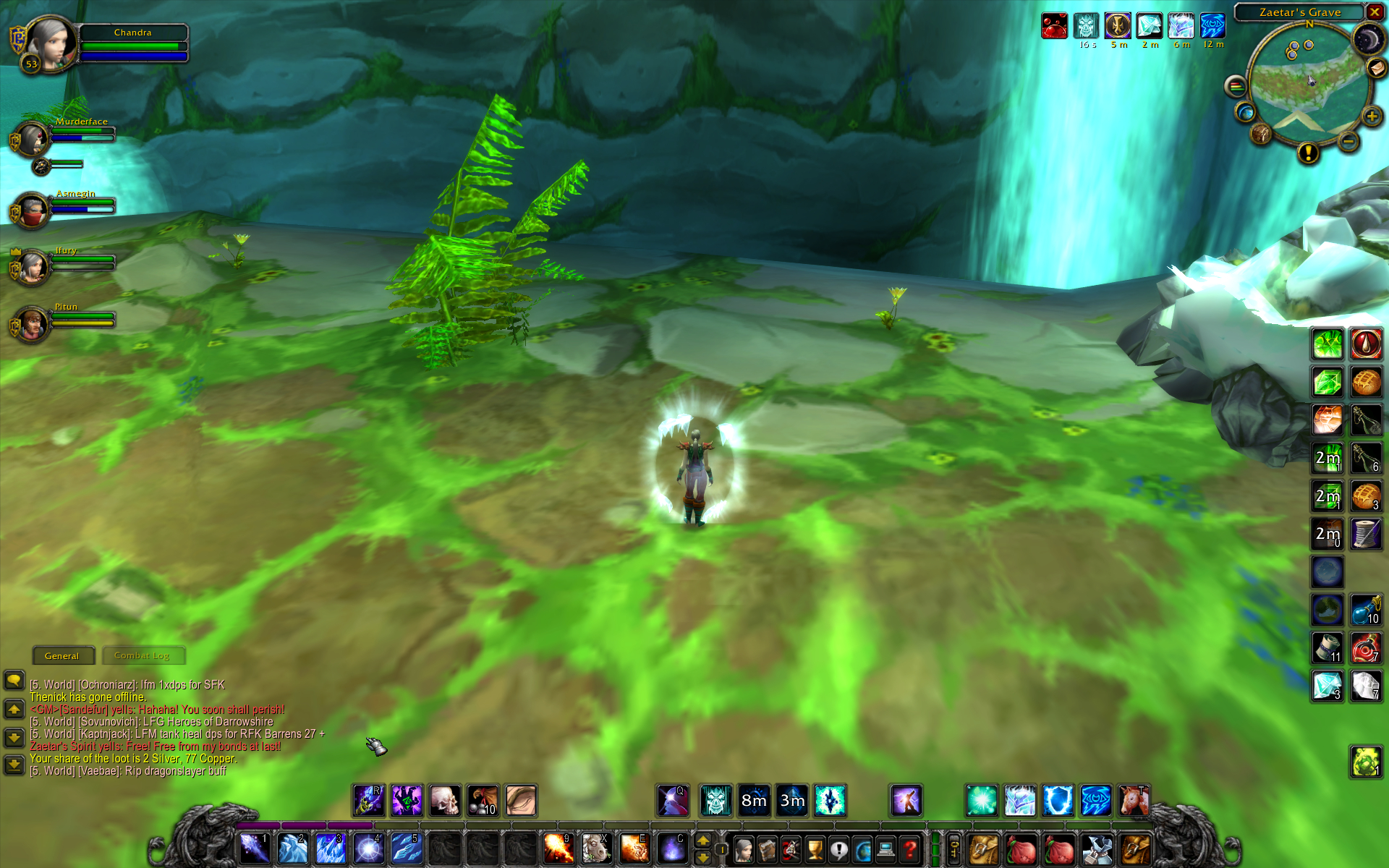Open the red question mark help button
This screenshot has height=868, width=1389.
pyautogui.click(x=910, y=849)
